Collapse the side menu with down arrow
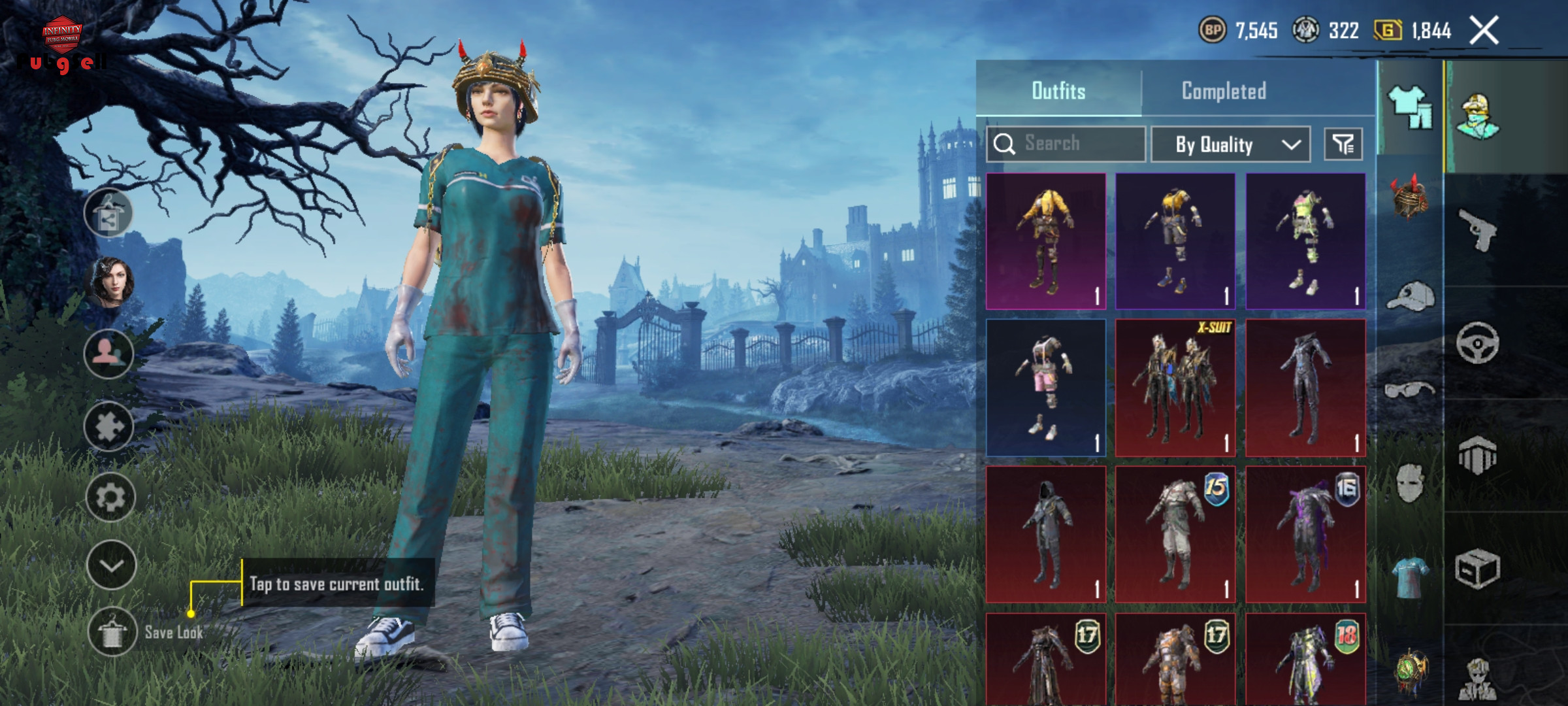The height and width of the screenshot is (706, 1568). (x=111, y=565)
